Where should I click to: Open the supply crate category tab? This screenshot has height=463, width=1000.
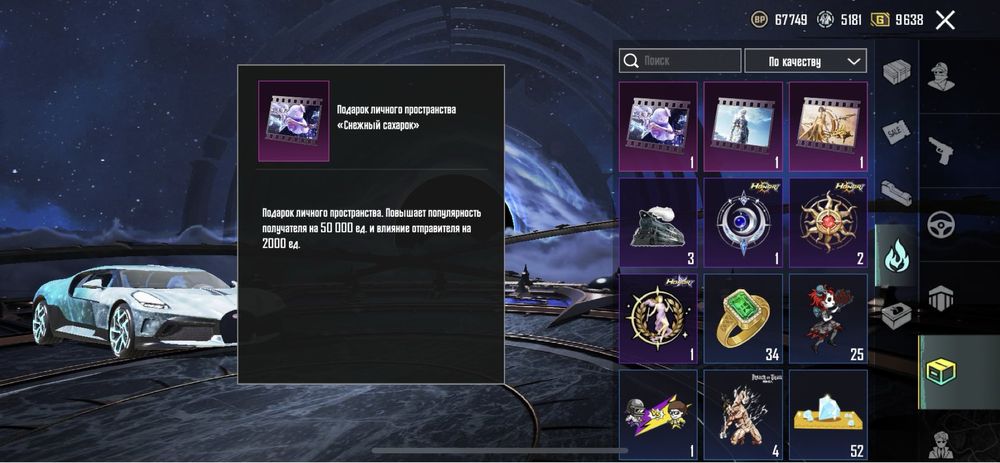pyautogui.click(x=896, y=72)
